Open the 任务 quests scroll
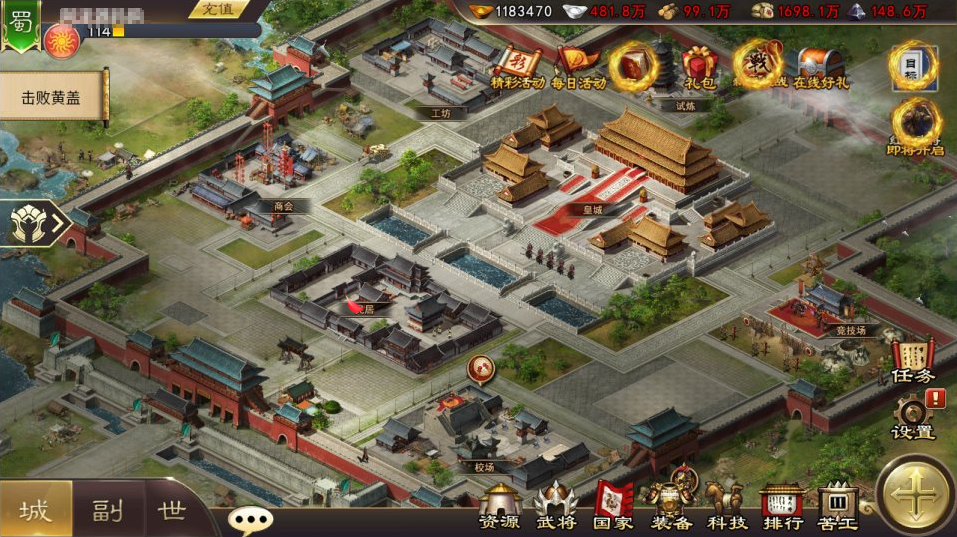957x537 pixels. (911, 361)
